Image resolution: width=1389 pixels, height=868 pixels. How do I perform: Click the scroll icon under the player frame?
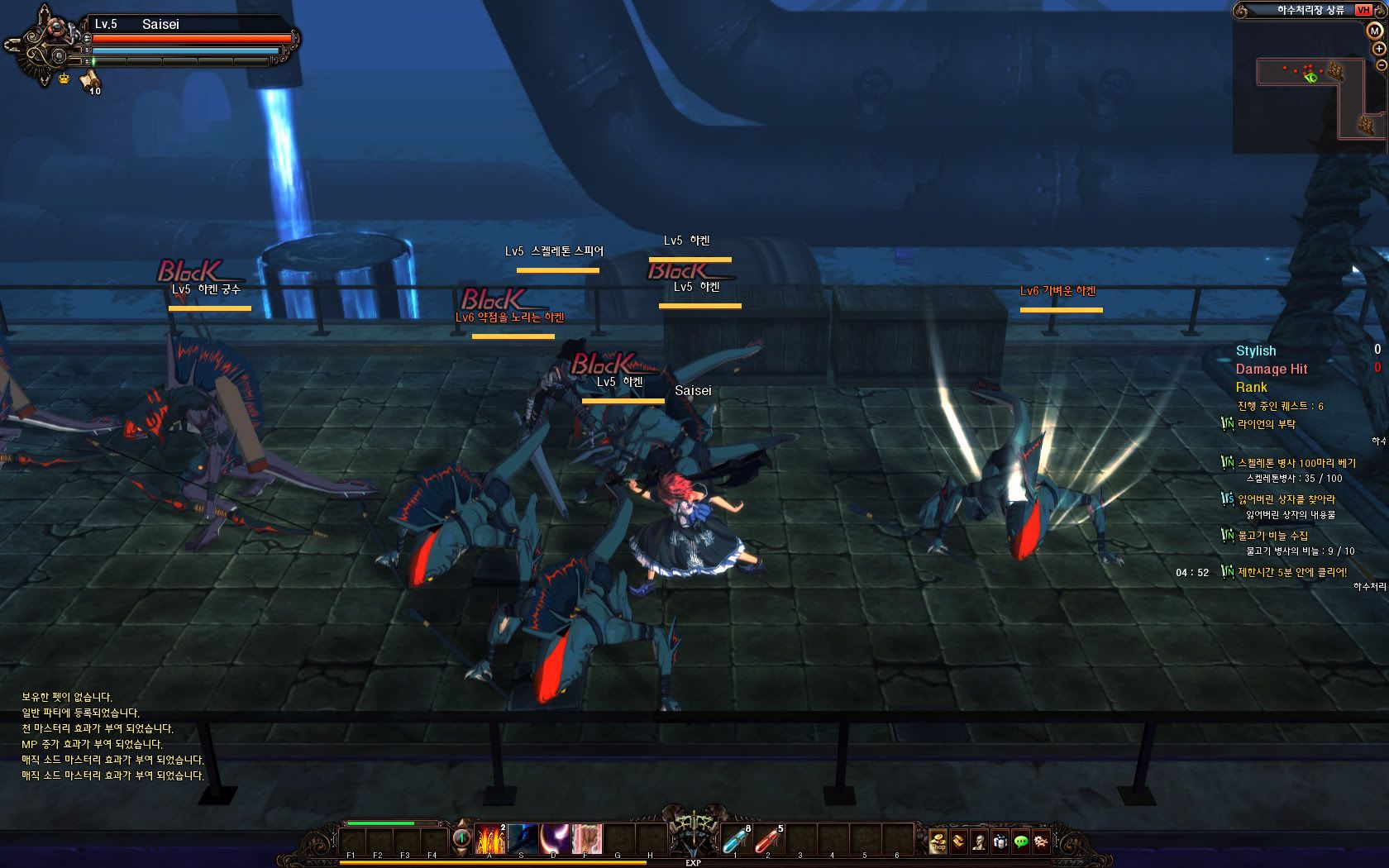click(x=89, y=80)
